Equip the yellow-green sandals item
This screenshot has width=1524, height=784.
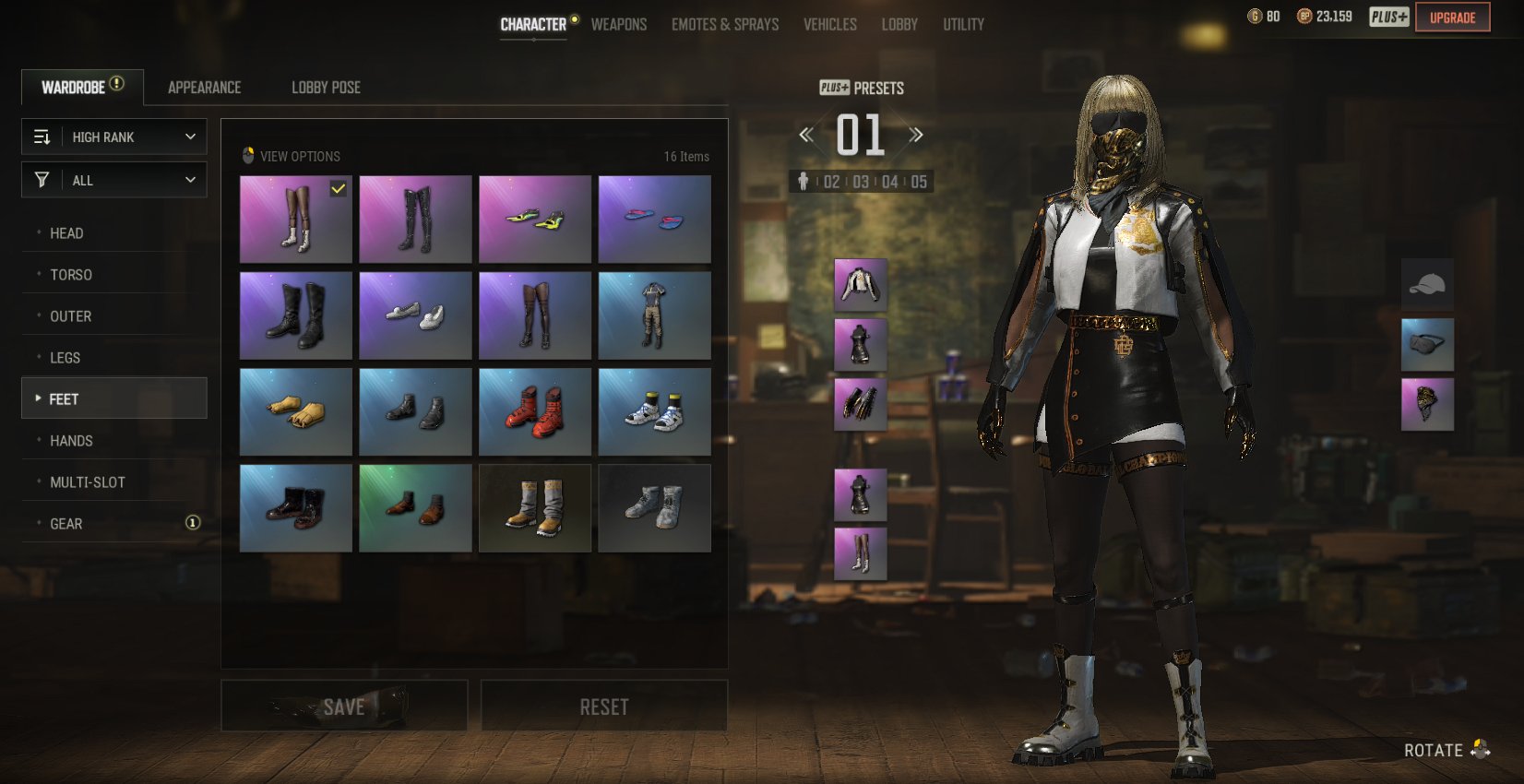535,220
